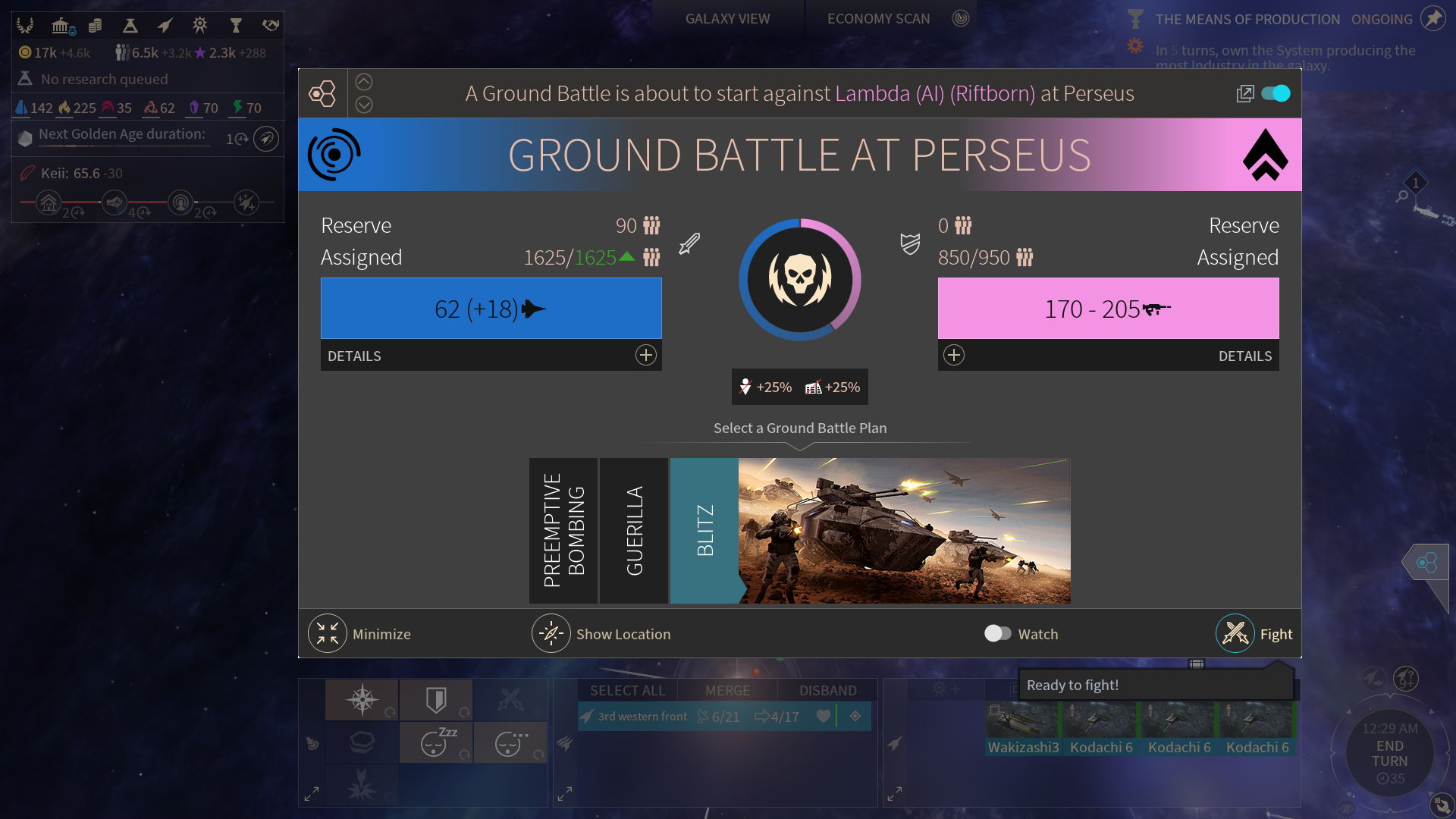Select the Blitz battle plan
1456x819 pixels.
tap(704, 531)
